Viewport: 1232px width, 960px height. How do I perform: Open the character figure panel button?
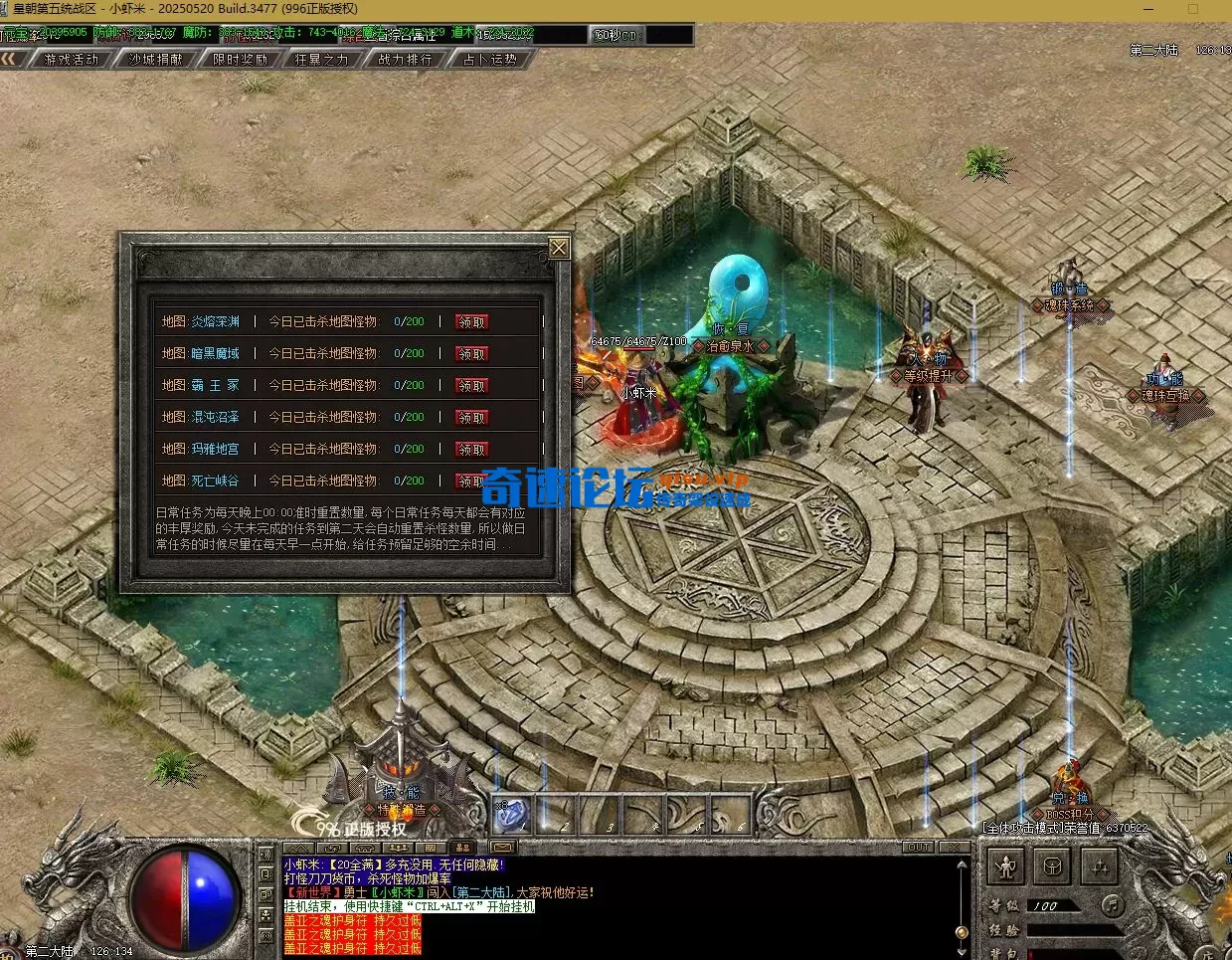[1006, 867]
